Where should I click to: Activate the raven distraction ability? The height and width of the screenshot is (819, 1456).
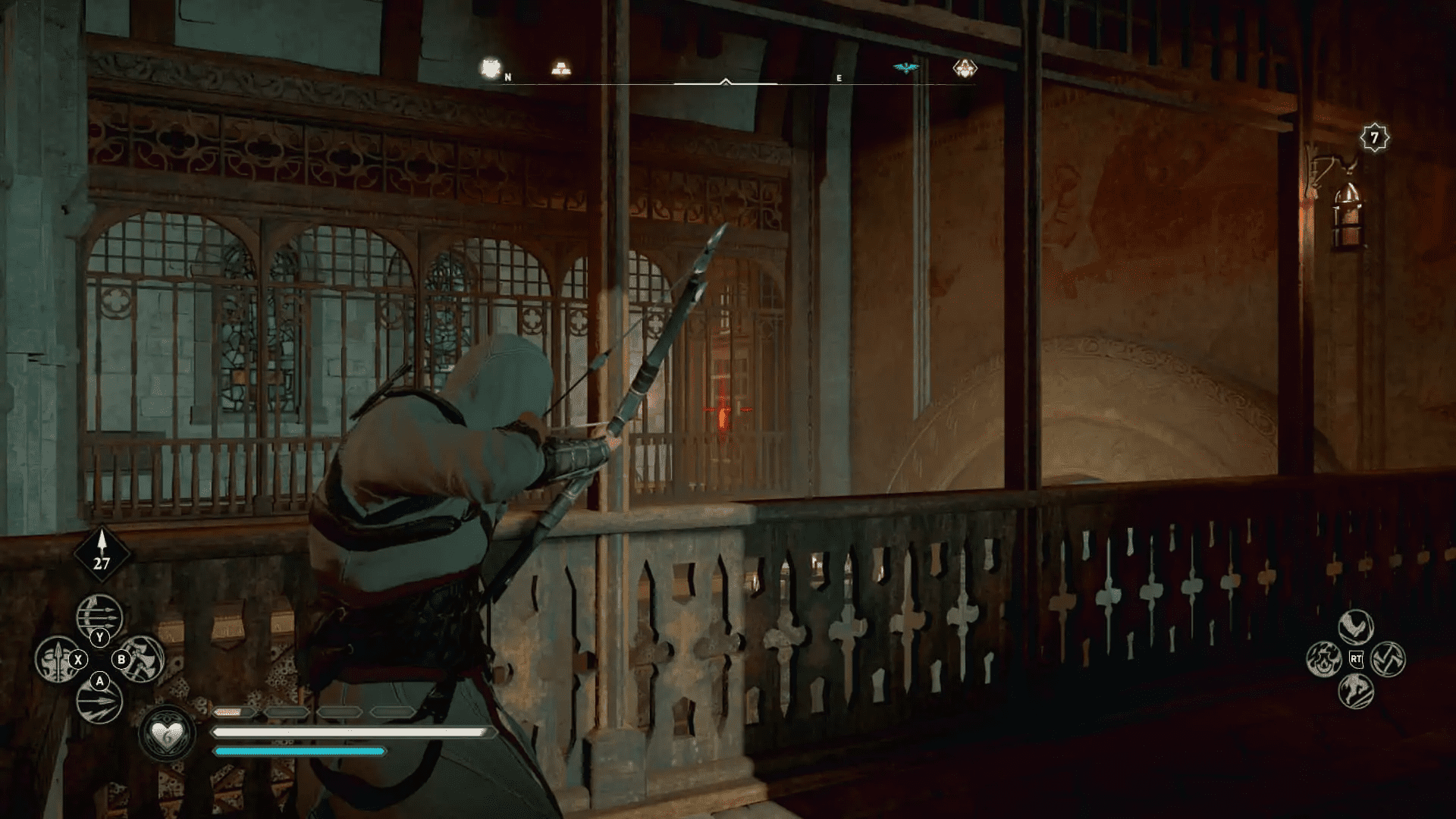coord(1356,627)
